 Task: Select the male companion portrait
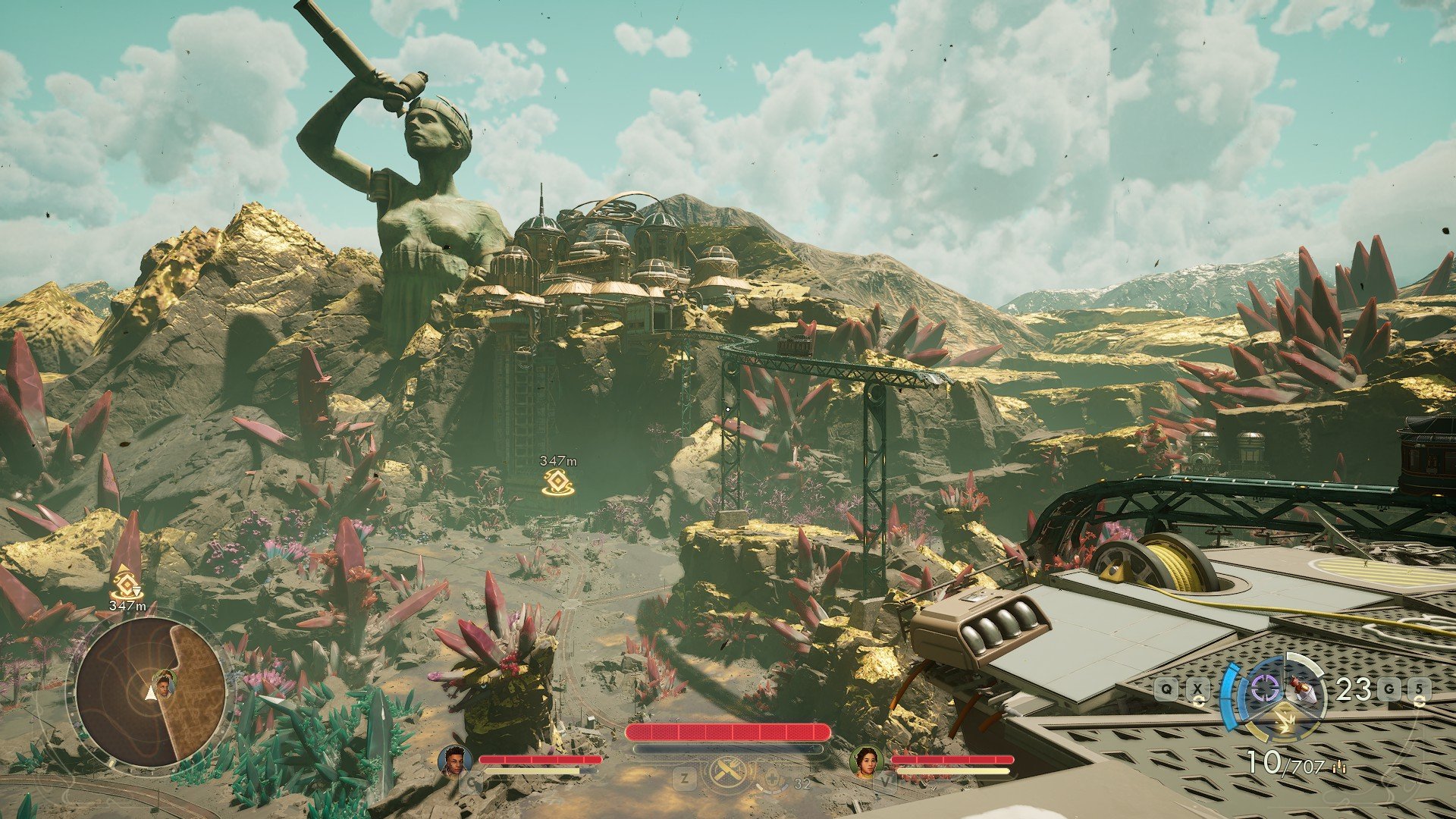coord(455,761)
